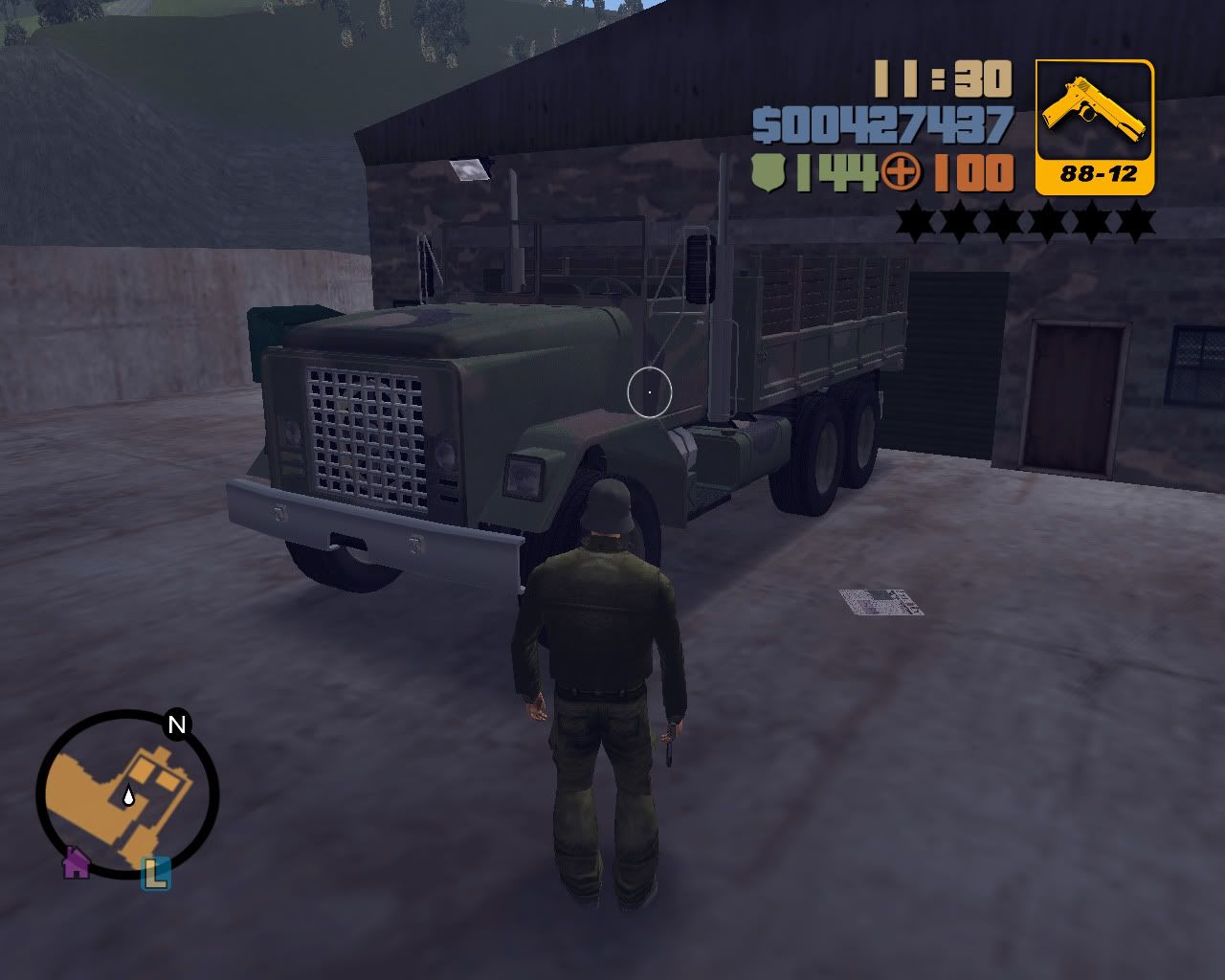Toggle the aiming crosshair reticle
Screen dimensions: 1225x980
click(650, 391)
